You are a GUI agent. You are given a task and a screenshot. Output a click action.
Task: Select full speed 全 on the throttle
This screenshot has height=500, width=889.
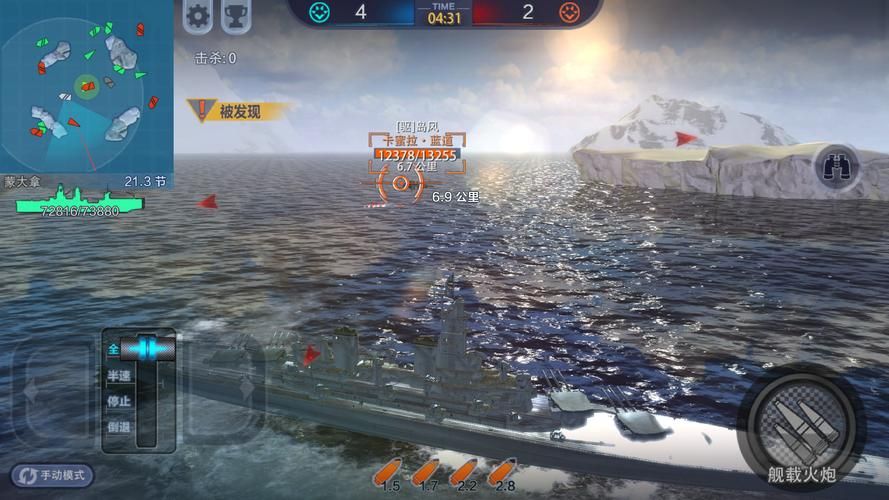coord(114,349)
